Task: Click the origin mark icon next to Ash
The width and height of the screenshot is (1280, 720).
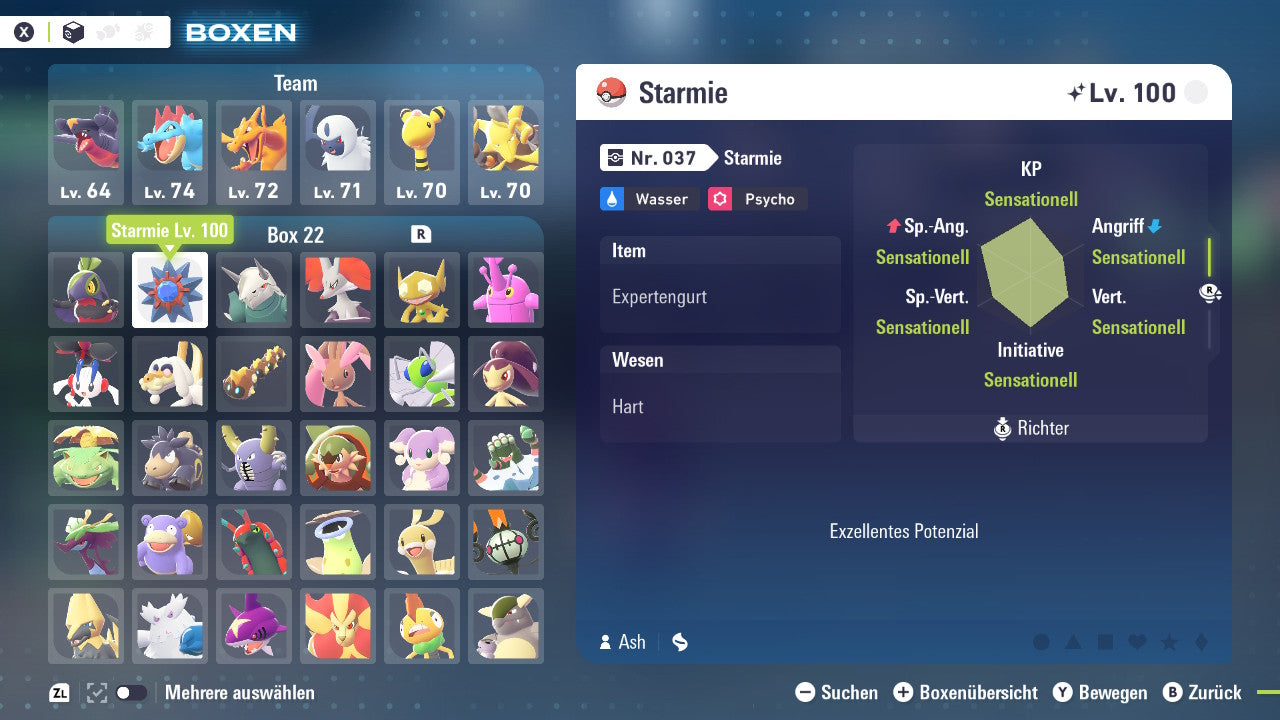Action: (x=679, y=642)
